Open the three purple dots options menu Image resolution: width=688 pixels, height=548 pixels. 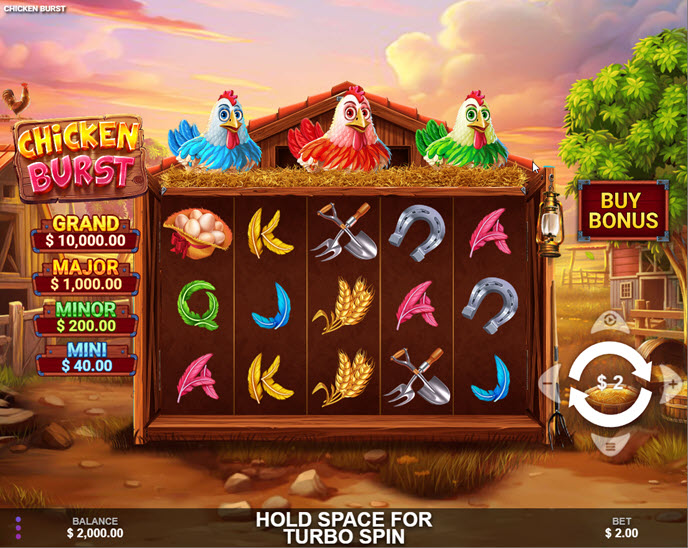18,527
